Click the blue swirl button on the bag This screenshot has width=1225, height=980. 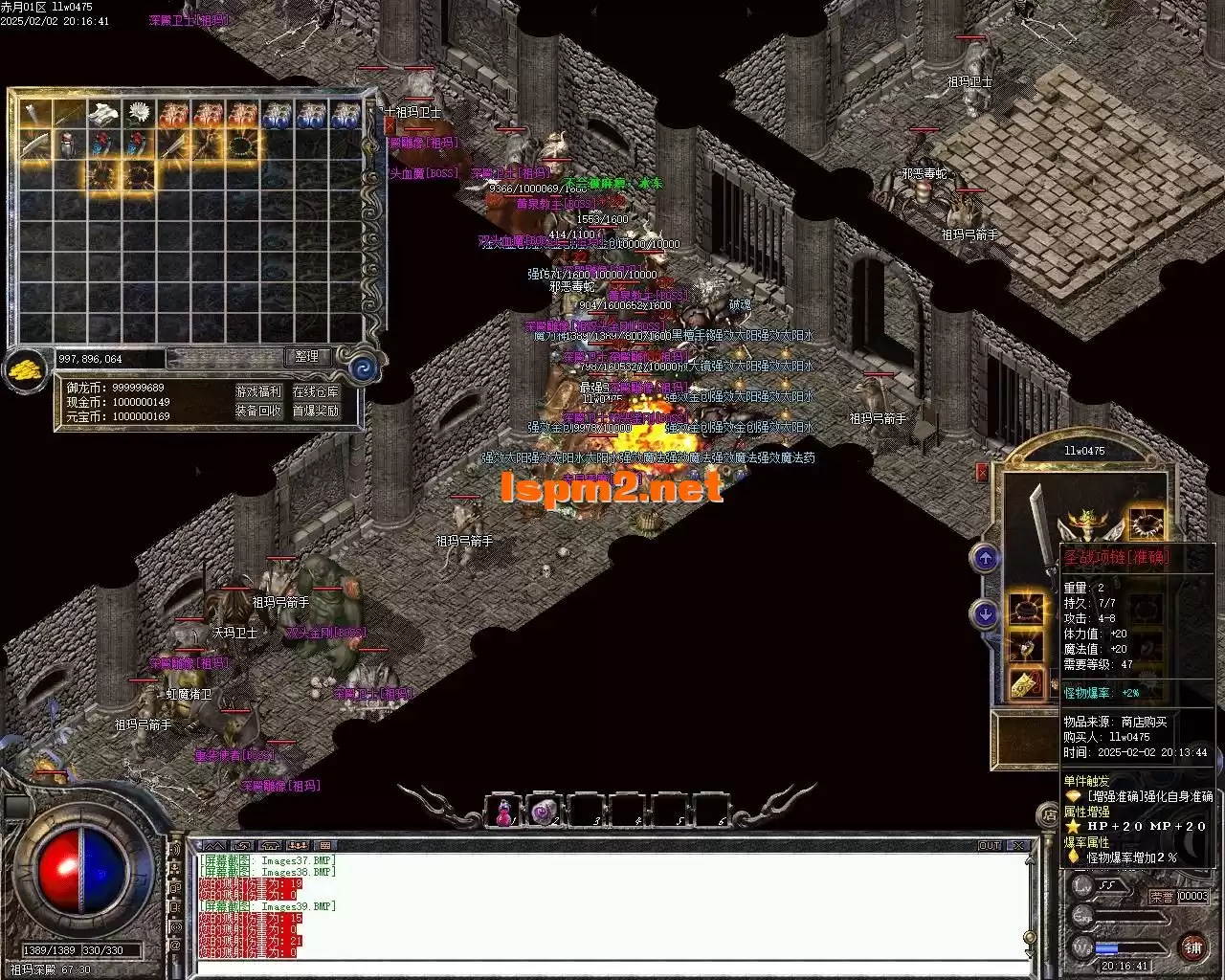pyautogui.click(x=364, y=368)
